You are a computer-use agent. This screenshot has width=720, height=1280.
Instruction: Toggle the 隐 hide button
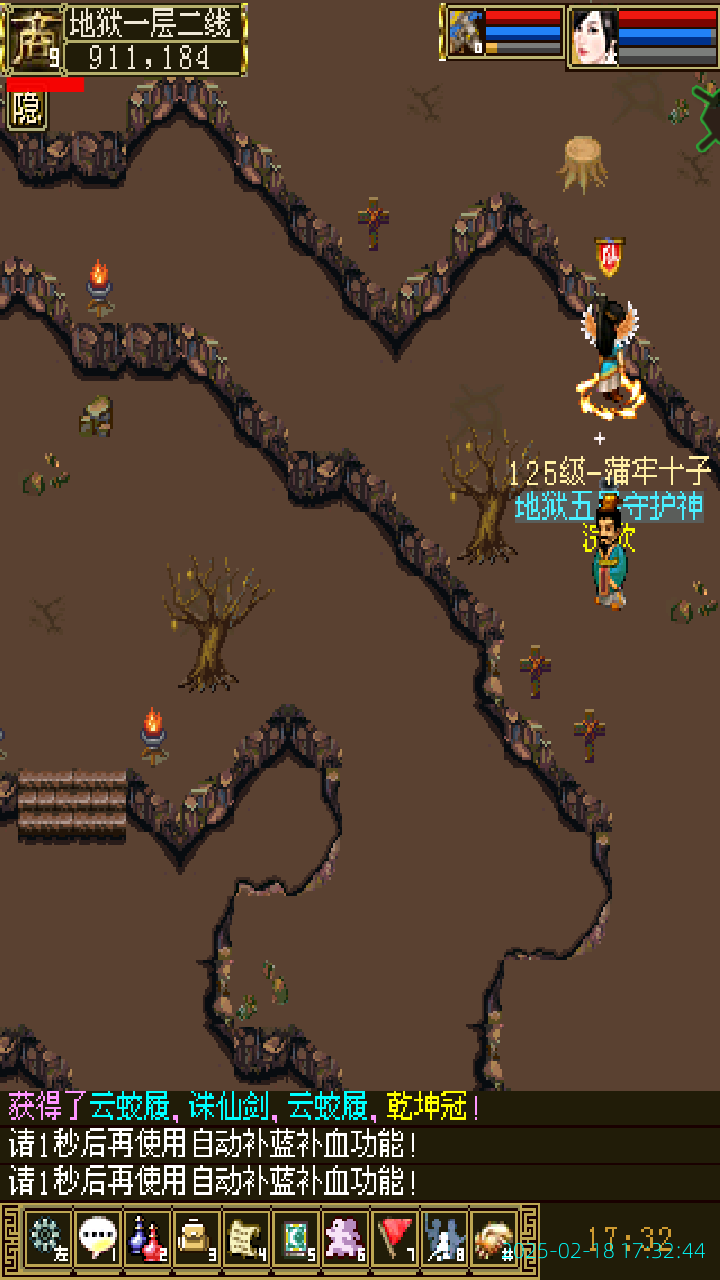point(27,109)
